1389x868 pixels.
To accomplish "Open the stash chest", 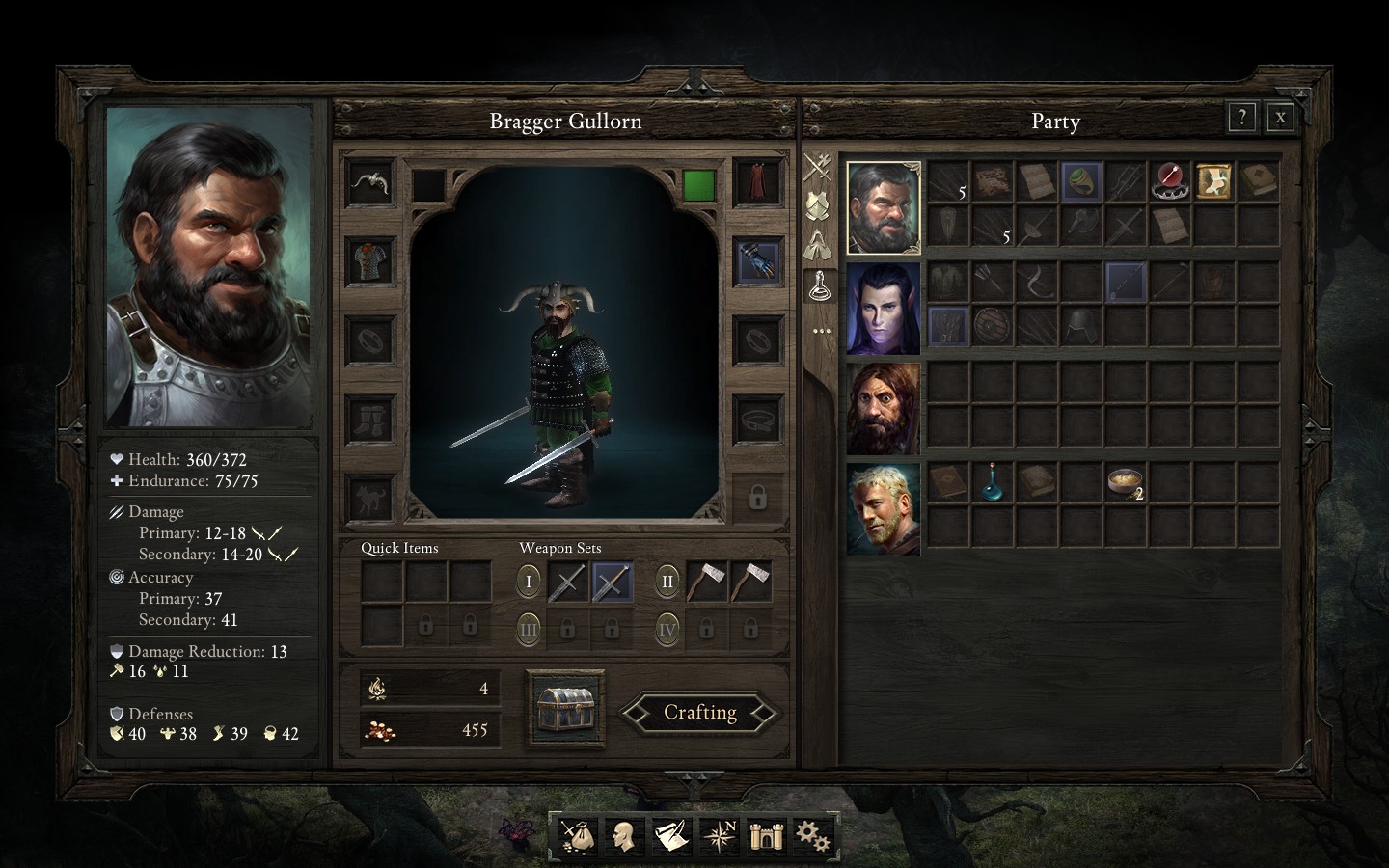I will click(x=566, y=709).
